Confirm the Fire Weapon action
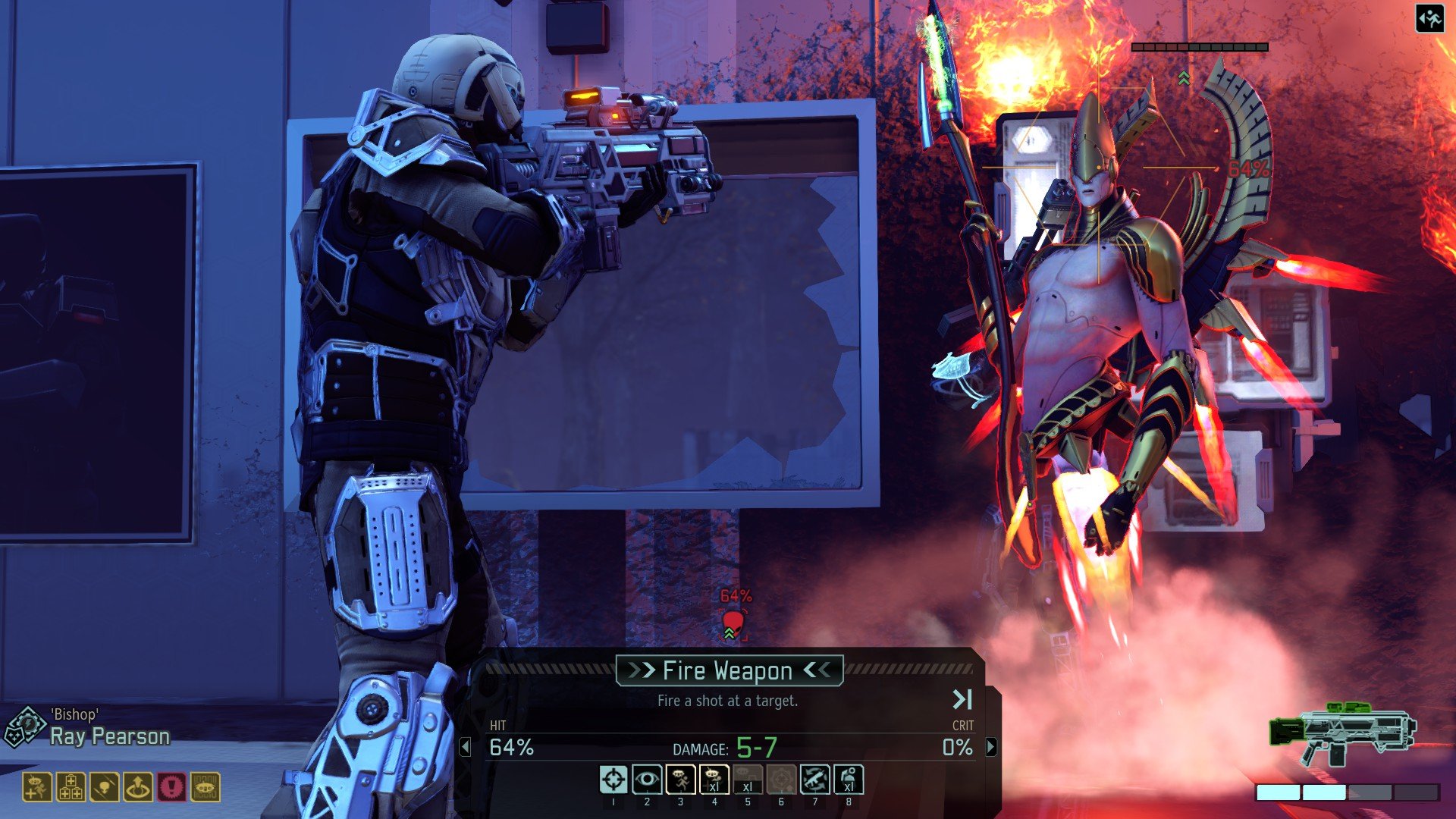This screenshot has height=819, width=1456. (729, 671)
